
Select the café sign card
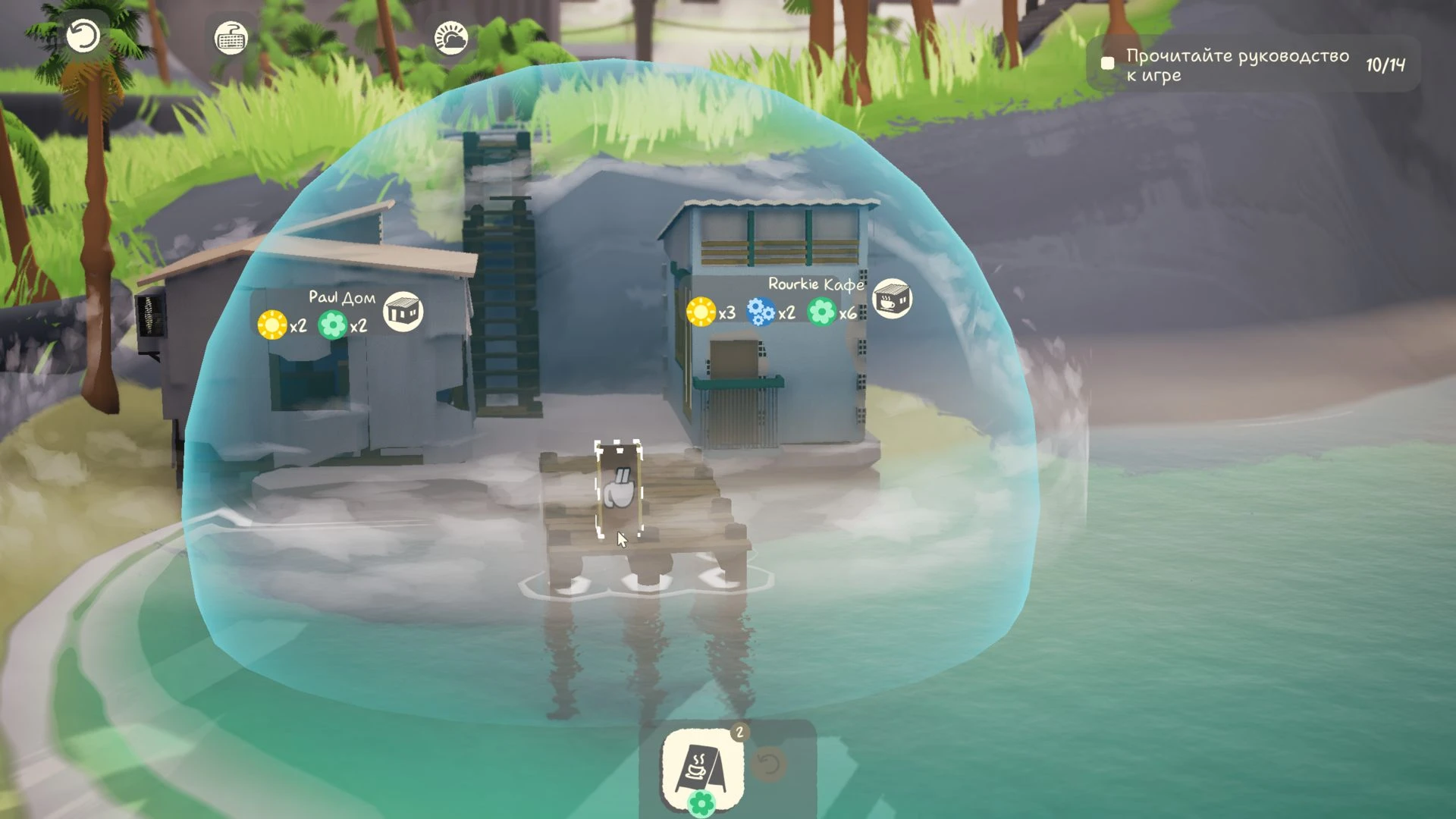[x=702, y=767]
